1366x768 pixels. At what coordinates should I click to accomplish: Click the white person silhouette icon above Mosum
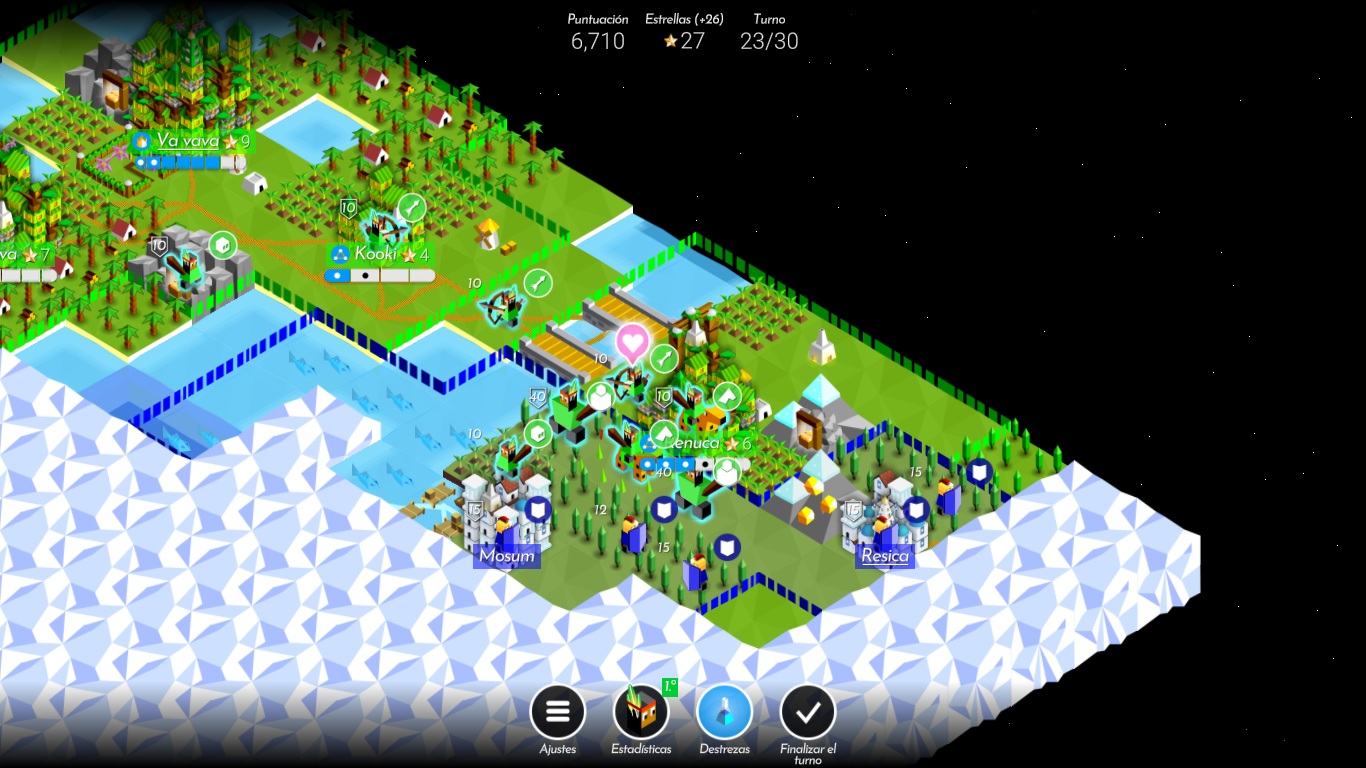click(601, 397)
